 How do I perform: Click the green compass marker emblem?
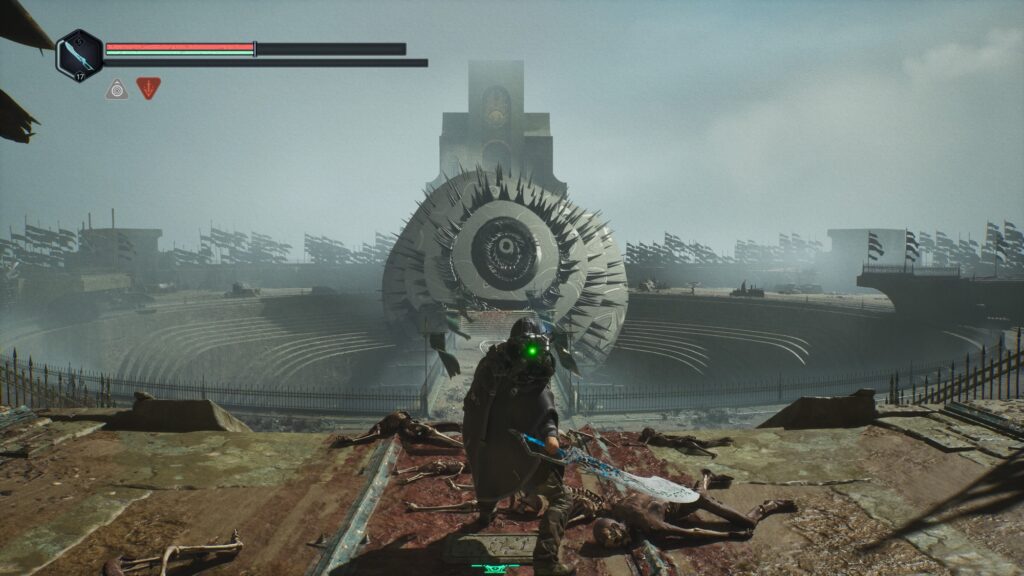496,567
